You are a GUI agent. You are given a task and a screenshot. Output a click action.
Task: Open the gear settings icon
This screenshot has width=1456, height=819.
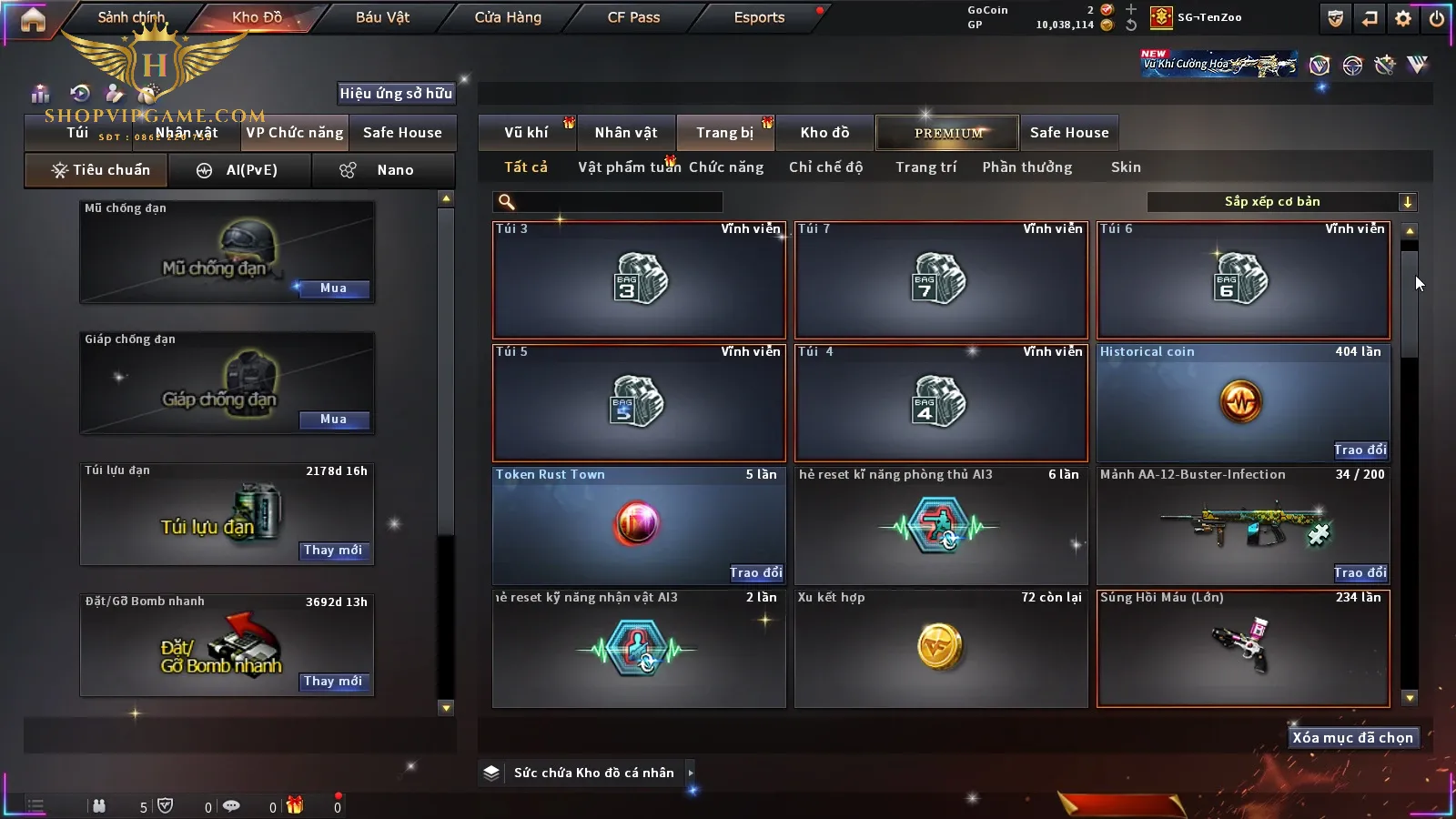tap(1403, 18)
